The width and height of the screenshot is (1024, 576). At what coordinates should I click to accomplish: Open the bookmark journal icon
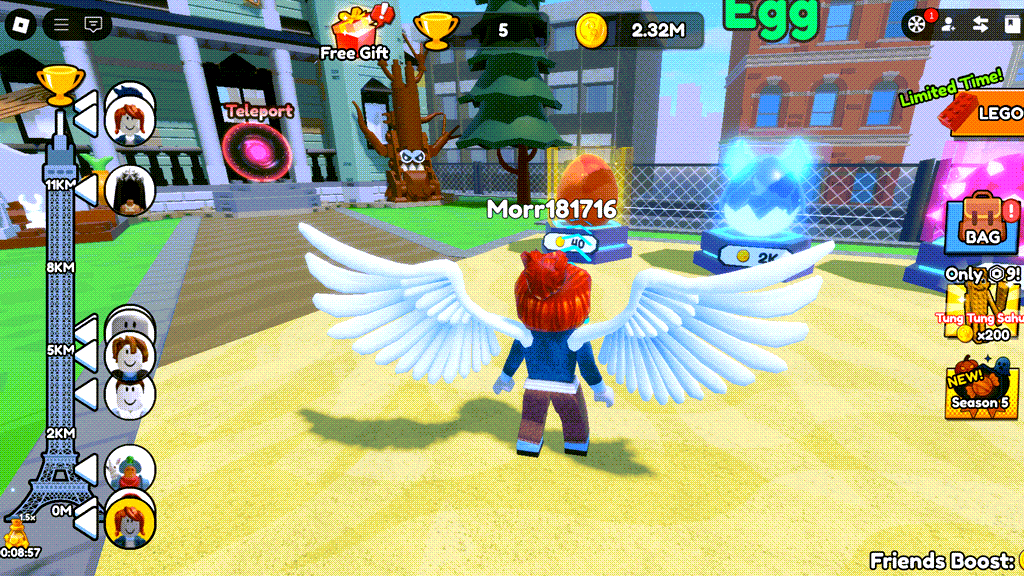[1012, 24]
